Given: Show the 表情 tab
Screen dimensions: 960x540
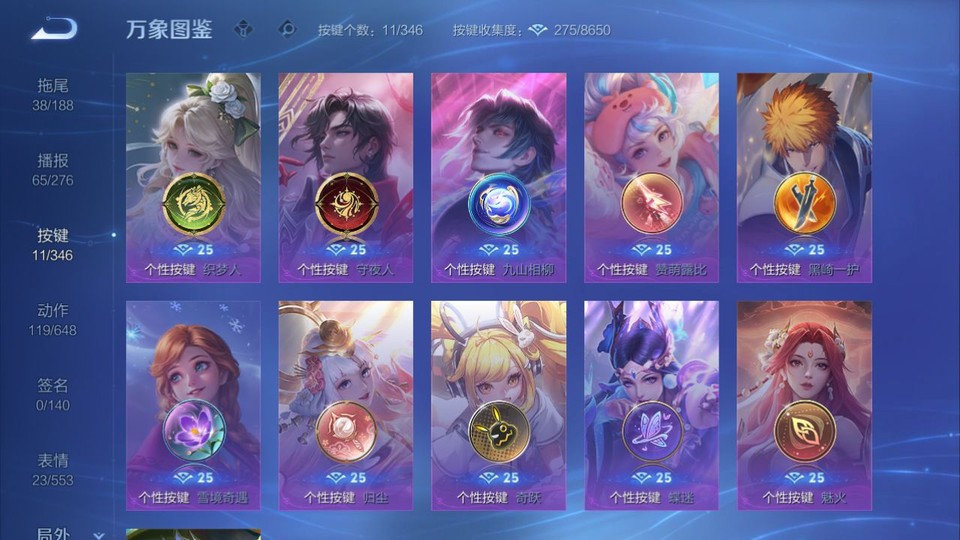Looking at the screenshot, I should tap(53, 469).
